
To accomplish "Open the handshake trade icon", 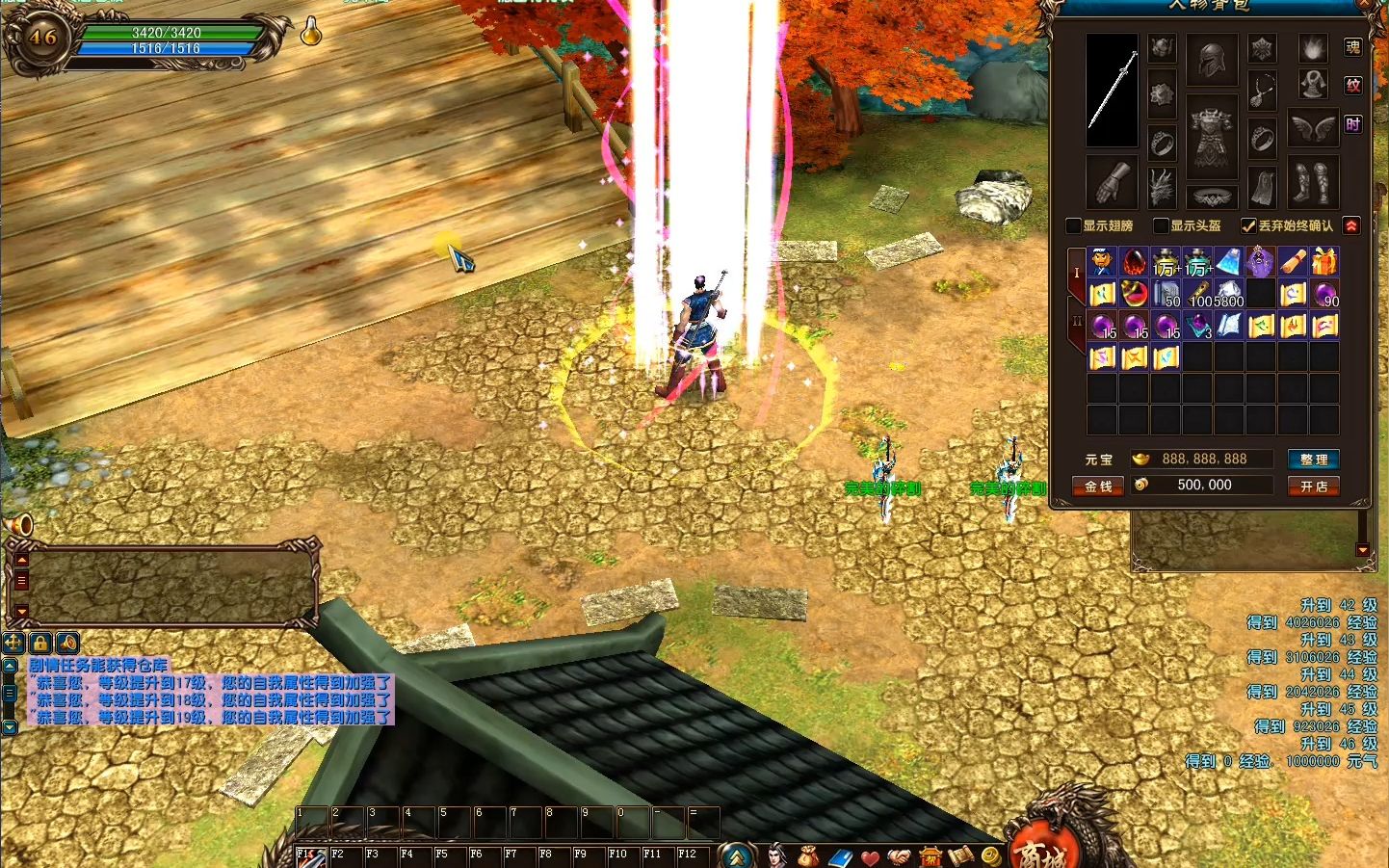I will tap(900, 855).
